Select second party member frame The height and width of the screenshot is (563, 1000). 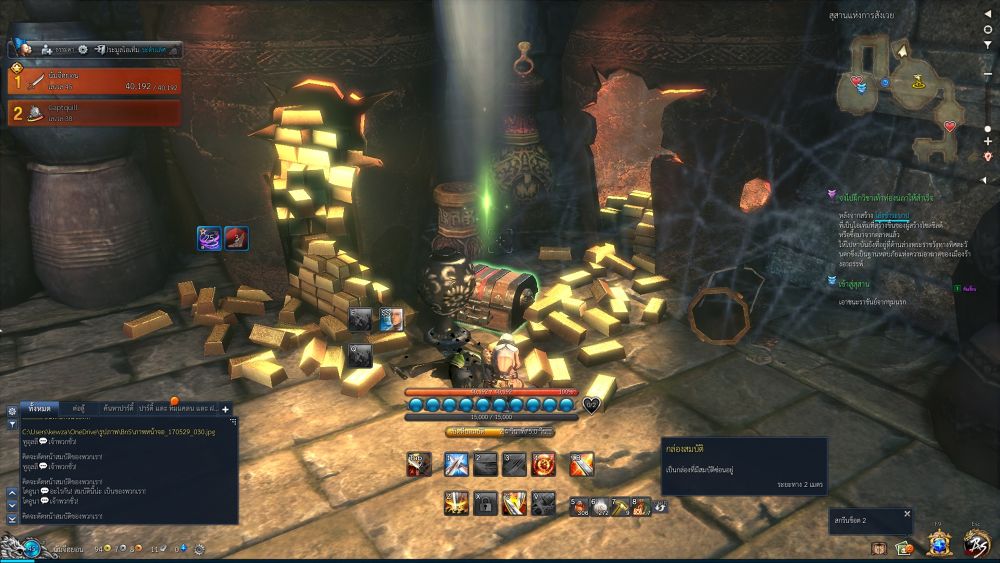[x=95, y=112]
